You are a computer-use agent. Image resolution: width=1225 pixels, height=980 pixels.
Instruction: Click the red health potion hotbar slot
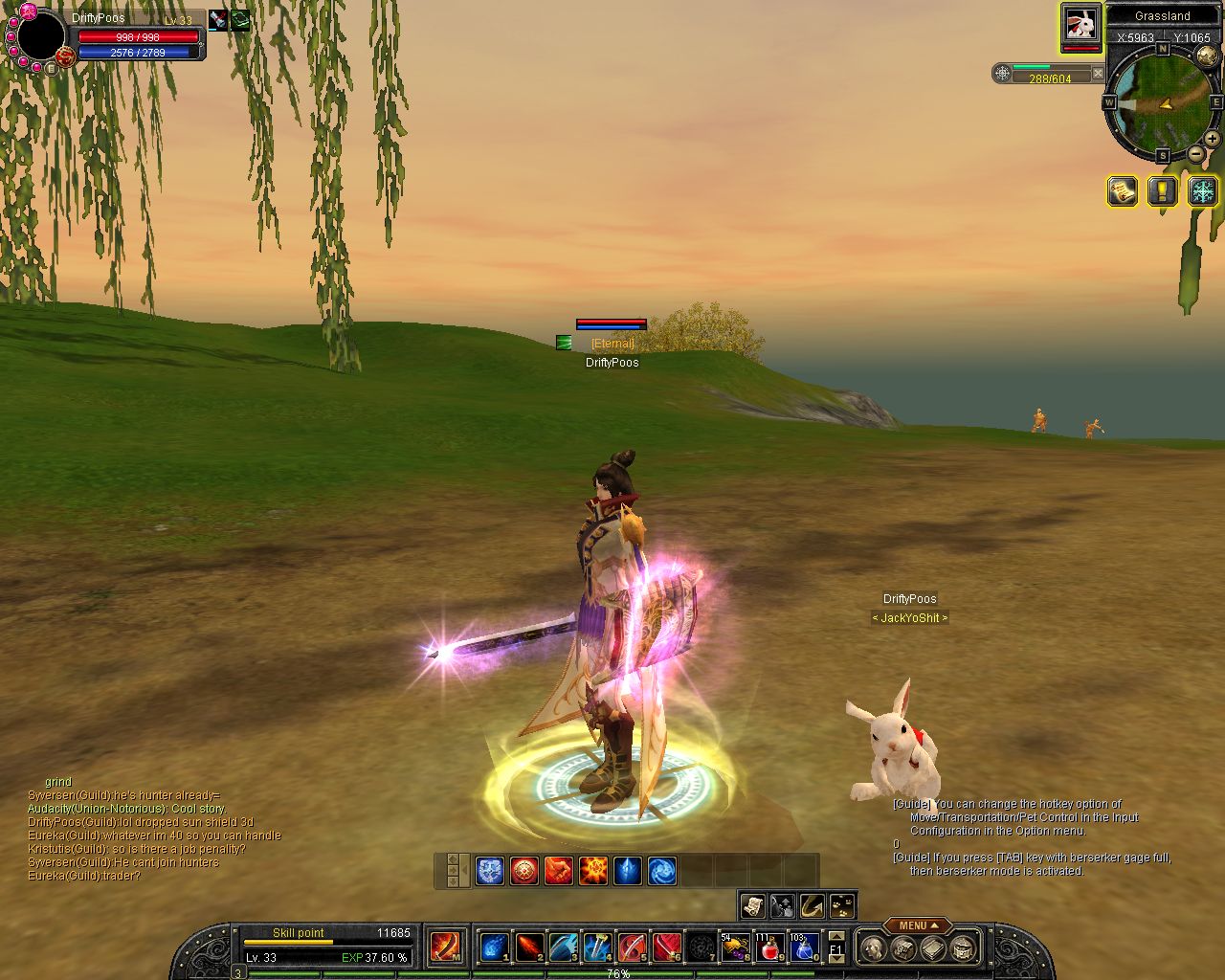pos(769,947)
